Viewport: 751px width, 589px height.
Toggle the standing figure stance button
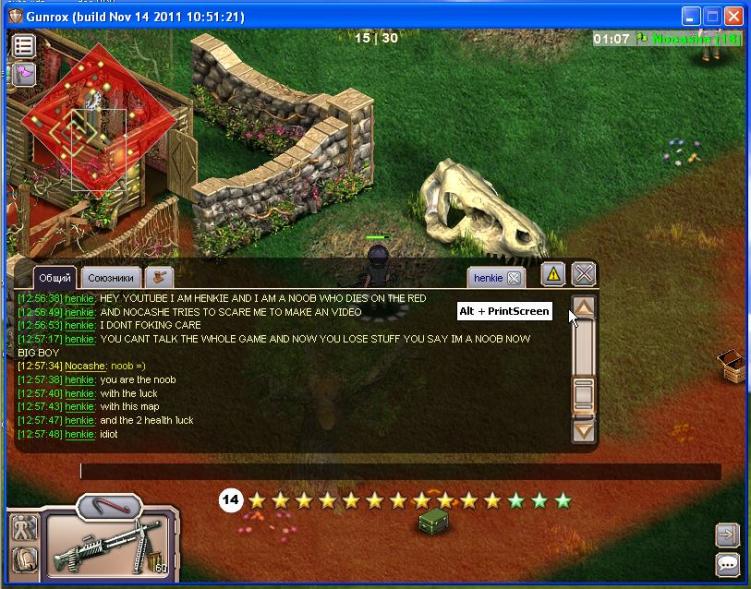coord(24,526)
